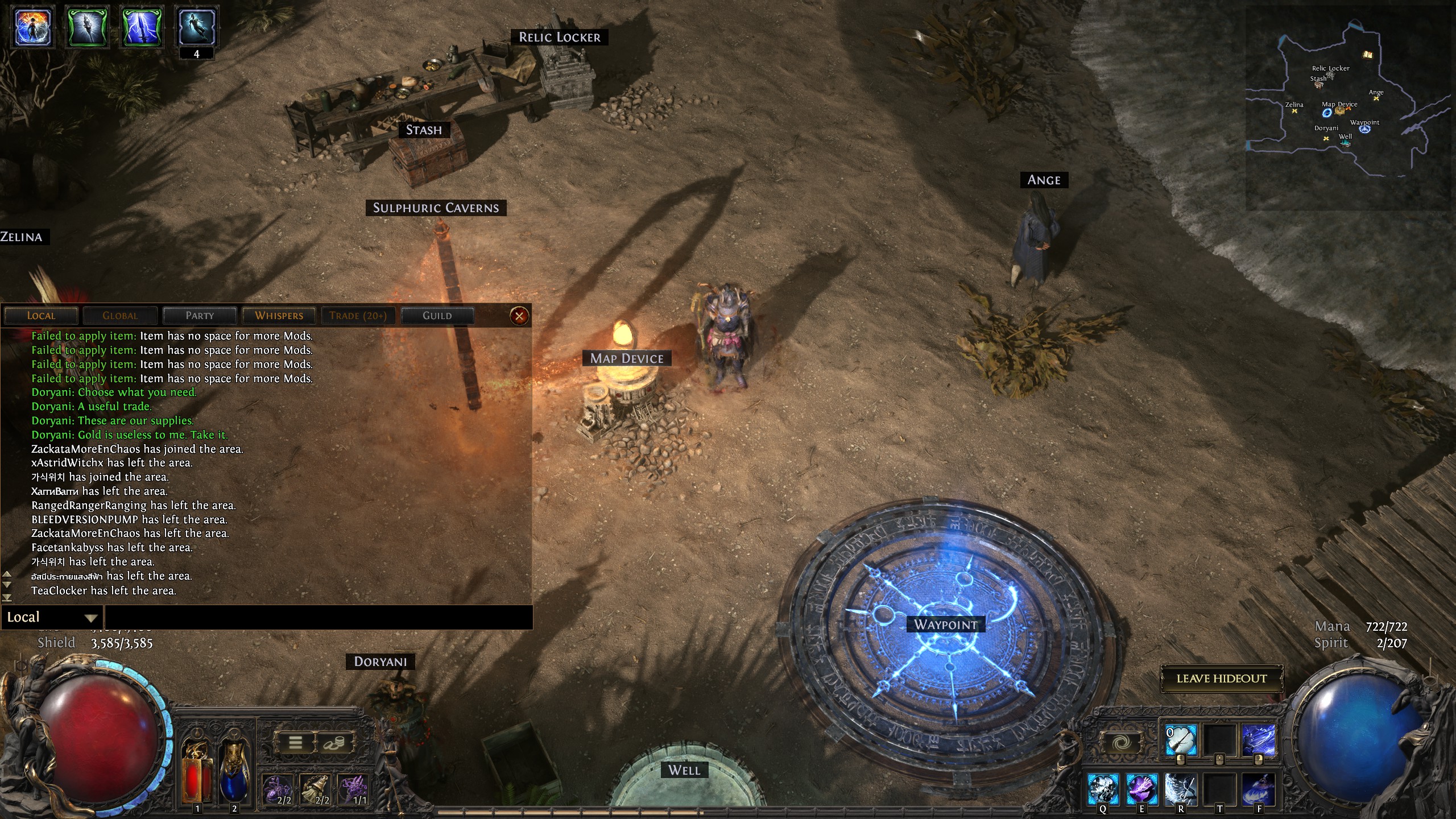Select the Guild chat tab
The height and width of the screenshot is (819, 1456).
[437, 316]
